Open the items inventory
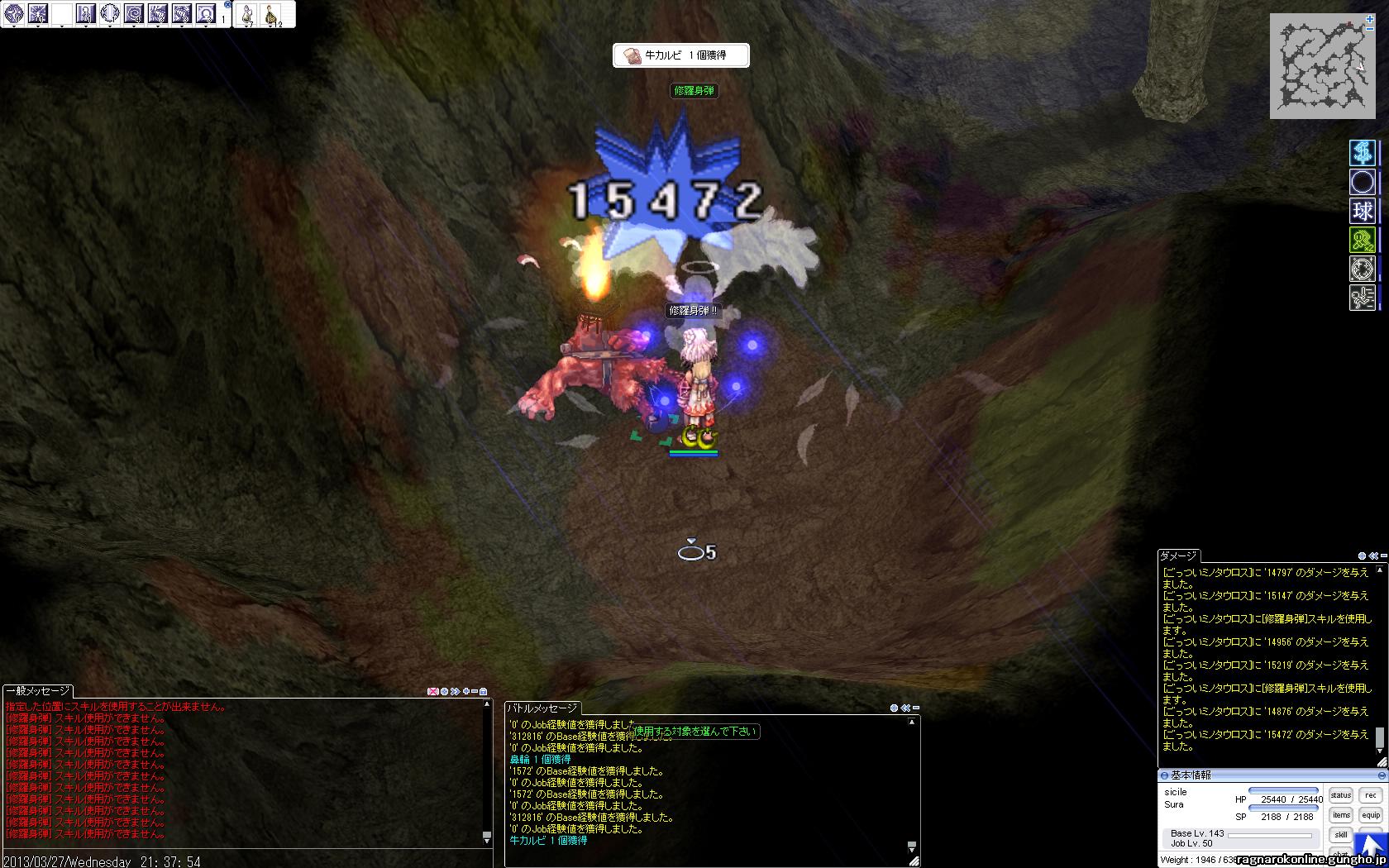This screenshot has height=868, width=1389. 1340,815
